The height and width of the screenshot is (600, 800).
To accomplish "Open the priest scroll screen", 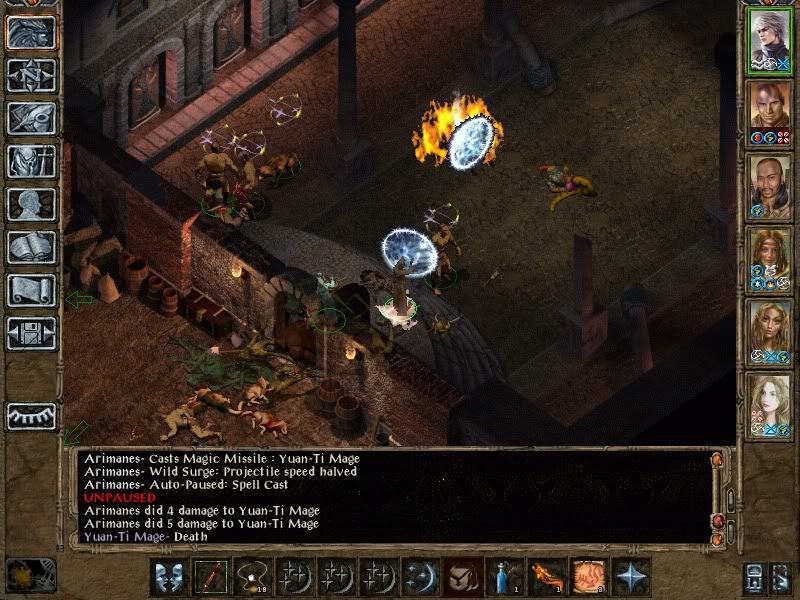I will coord(31,290).
